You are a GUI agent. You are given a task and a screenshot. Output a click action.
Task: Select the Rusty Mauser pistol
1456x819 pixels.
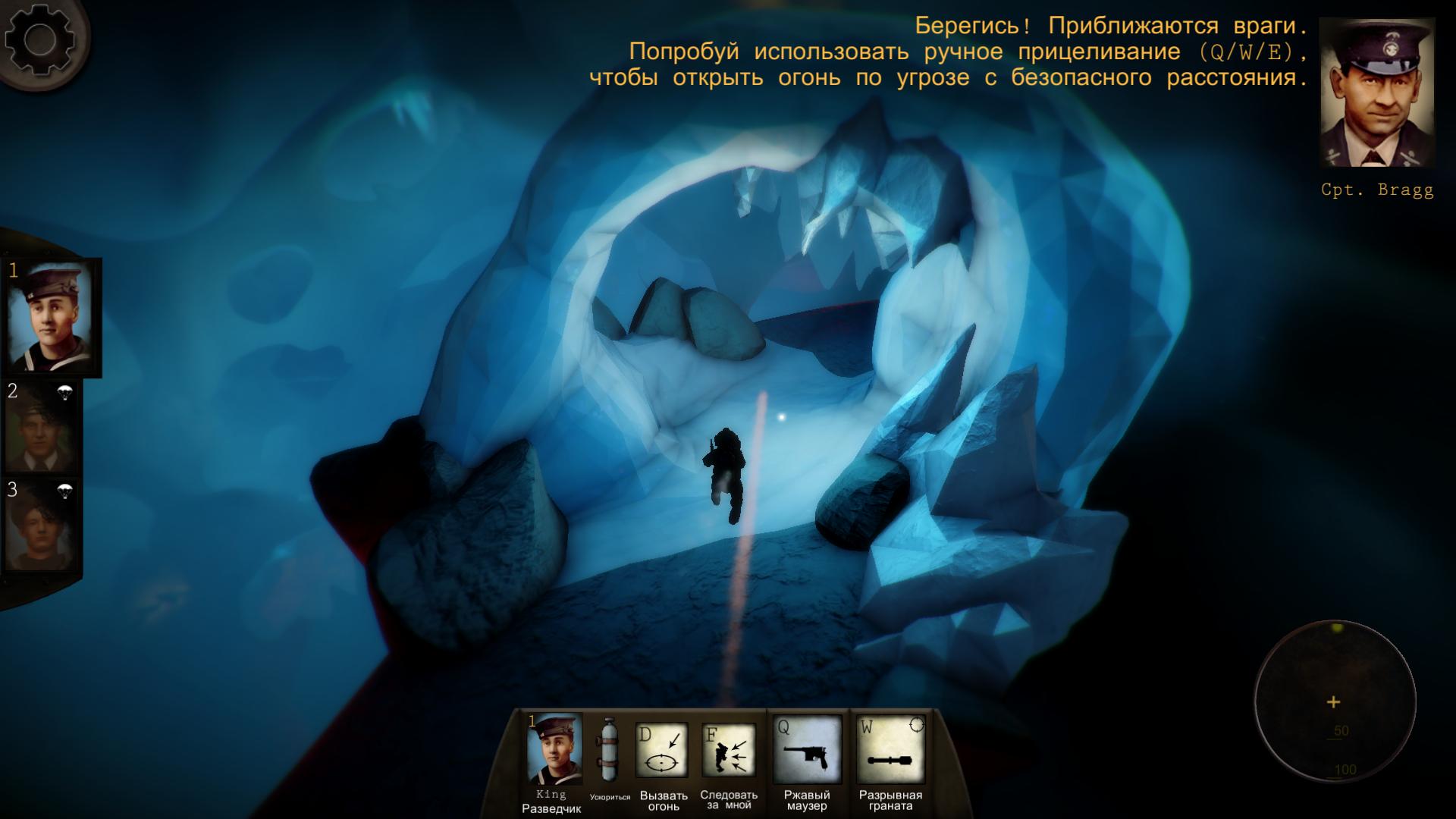pyautogui.click(x=807, y=750)
